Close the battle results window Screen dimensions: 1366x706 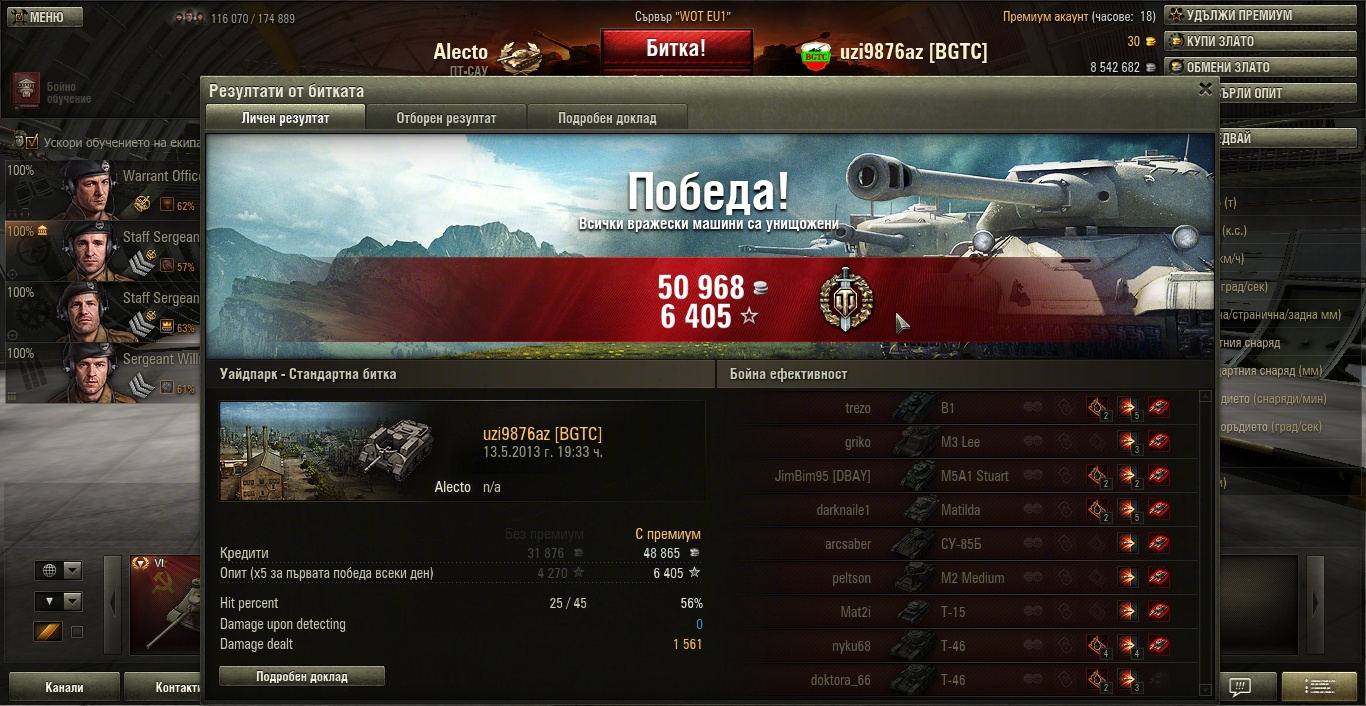(1205, 89)
